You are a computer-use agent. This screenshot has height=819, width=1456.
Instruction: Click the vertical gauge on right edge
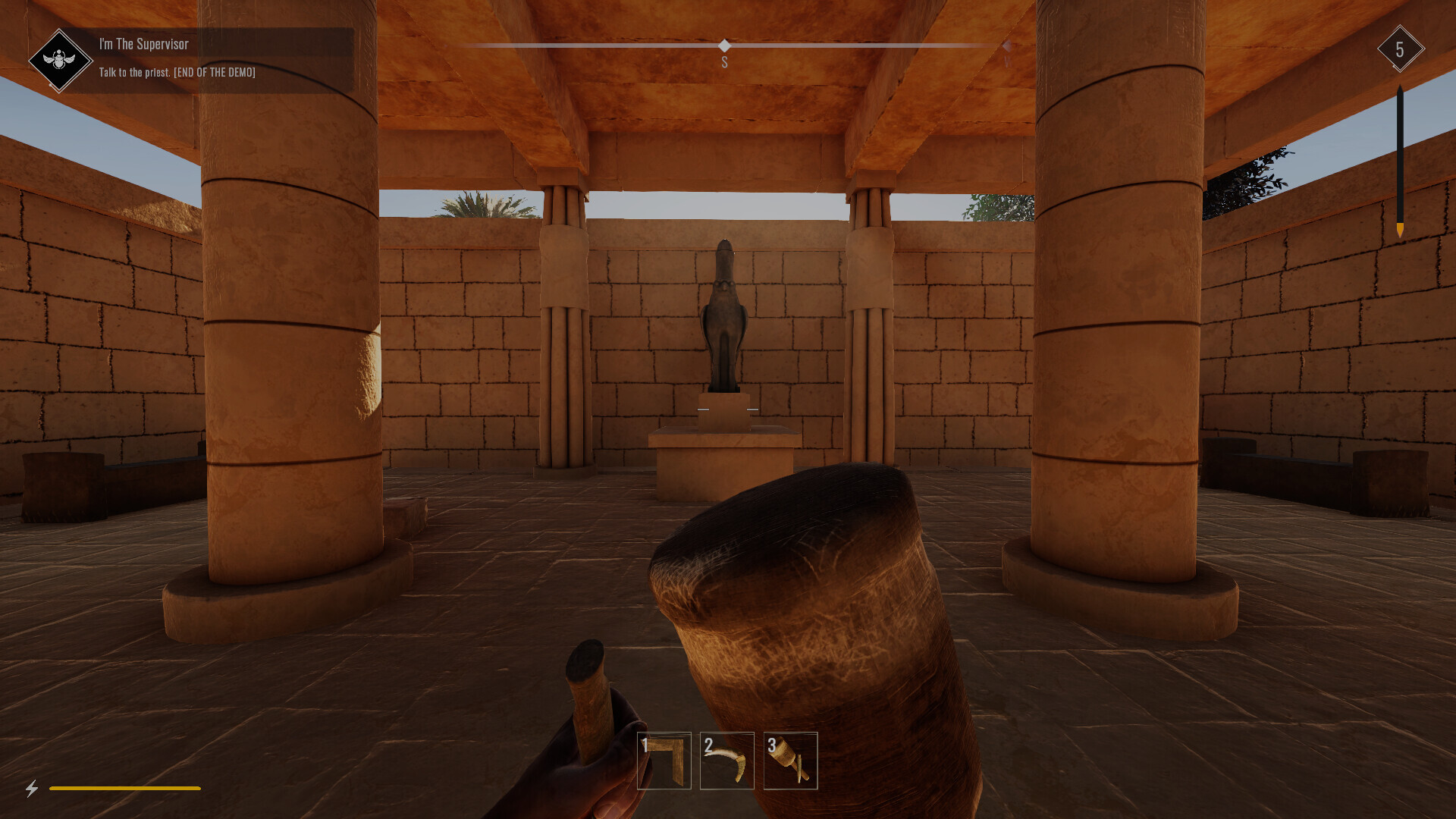[1400, 159]
